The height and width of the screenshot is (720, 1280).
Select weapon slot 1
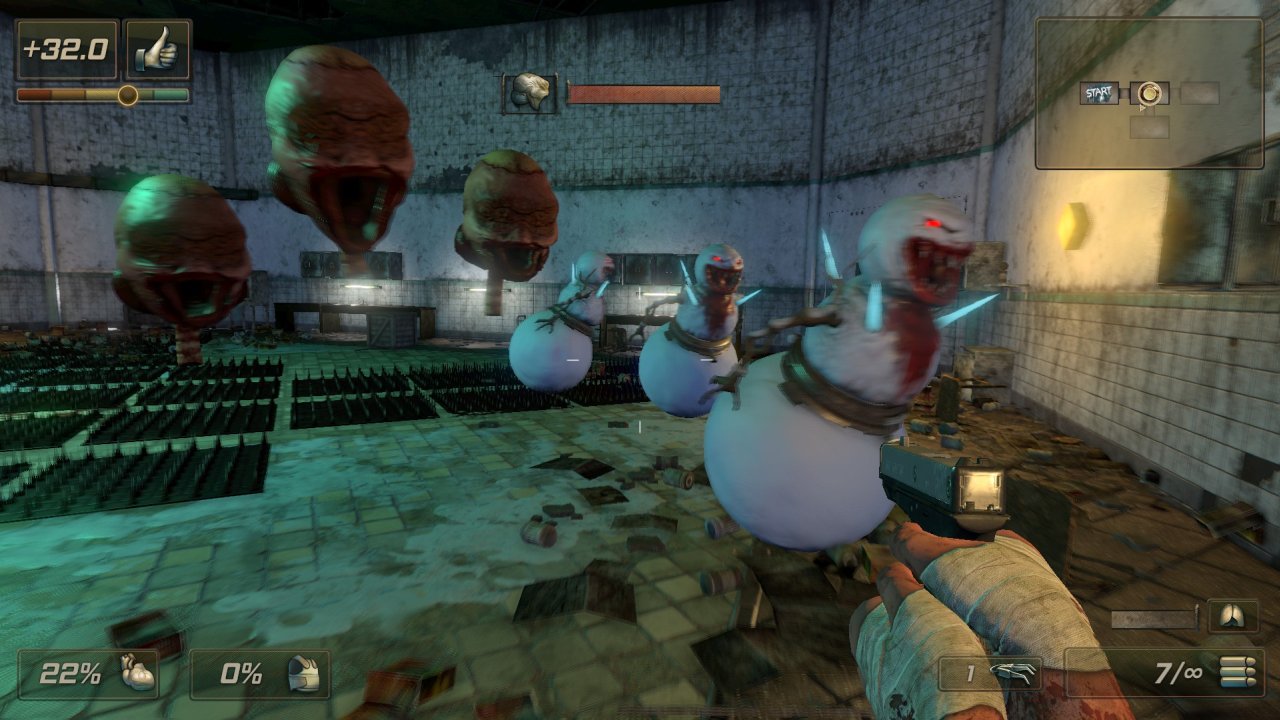pyautogui.click(x=990, y=673)
